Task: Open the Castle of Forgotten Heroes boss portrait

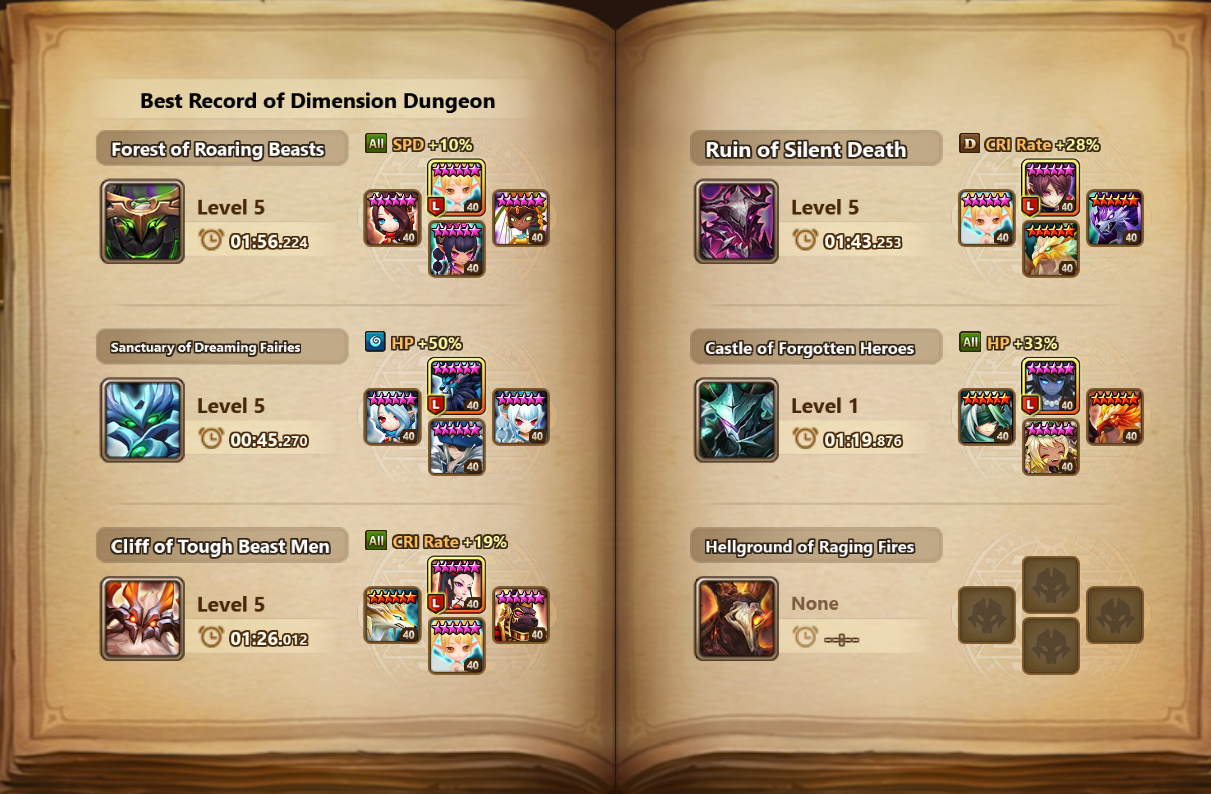Action: [736, 420]
